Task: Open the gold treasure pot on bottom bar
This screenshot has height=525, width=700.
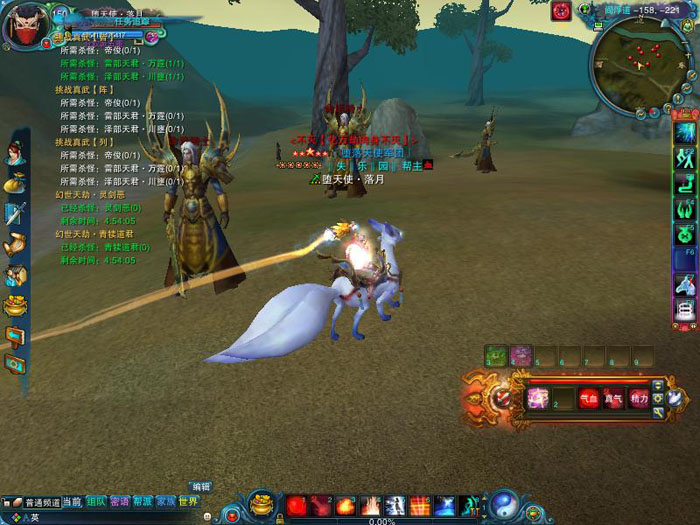Action: tap(262, 501)
